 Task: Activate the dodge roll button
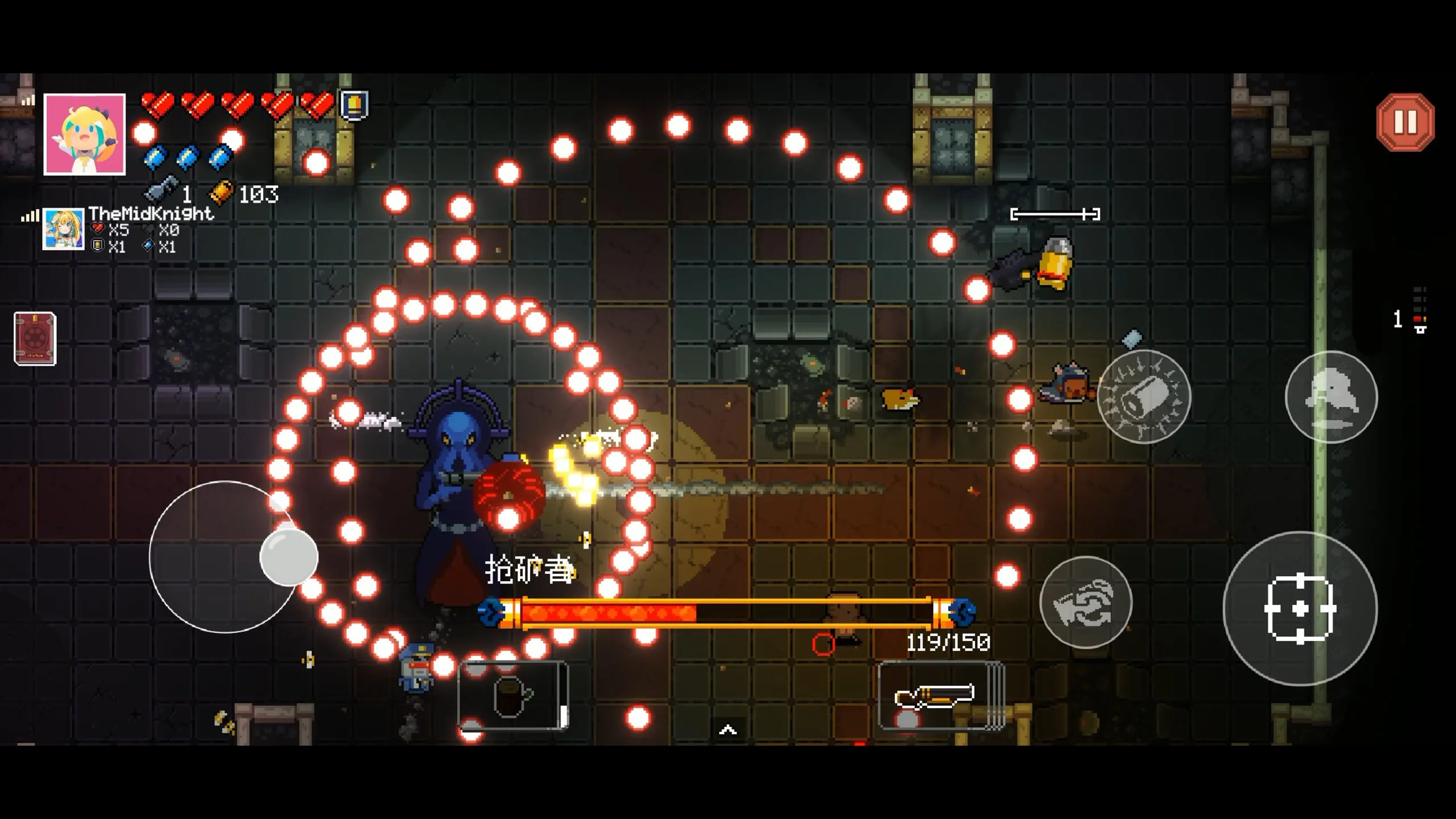click(x=1331, y=396)
